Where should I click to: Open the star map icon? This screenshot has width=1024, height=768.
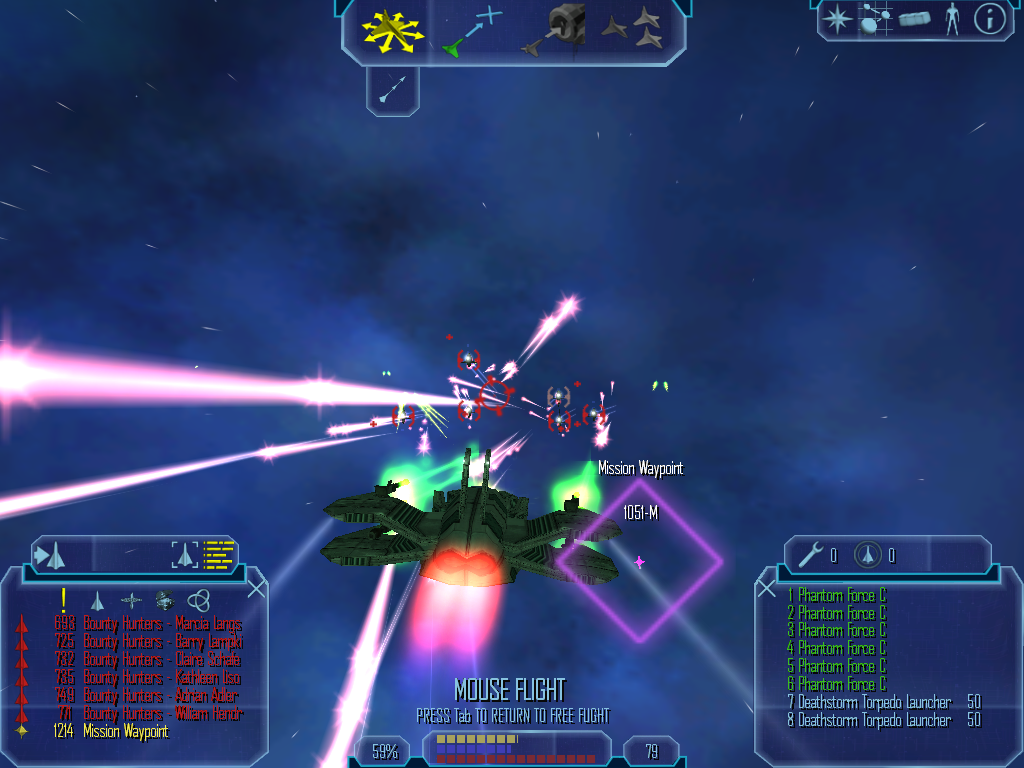point(836,19)
